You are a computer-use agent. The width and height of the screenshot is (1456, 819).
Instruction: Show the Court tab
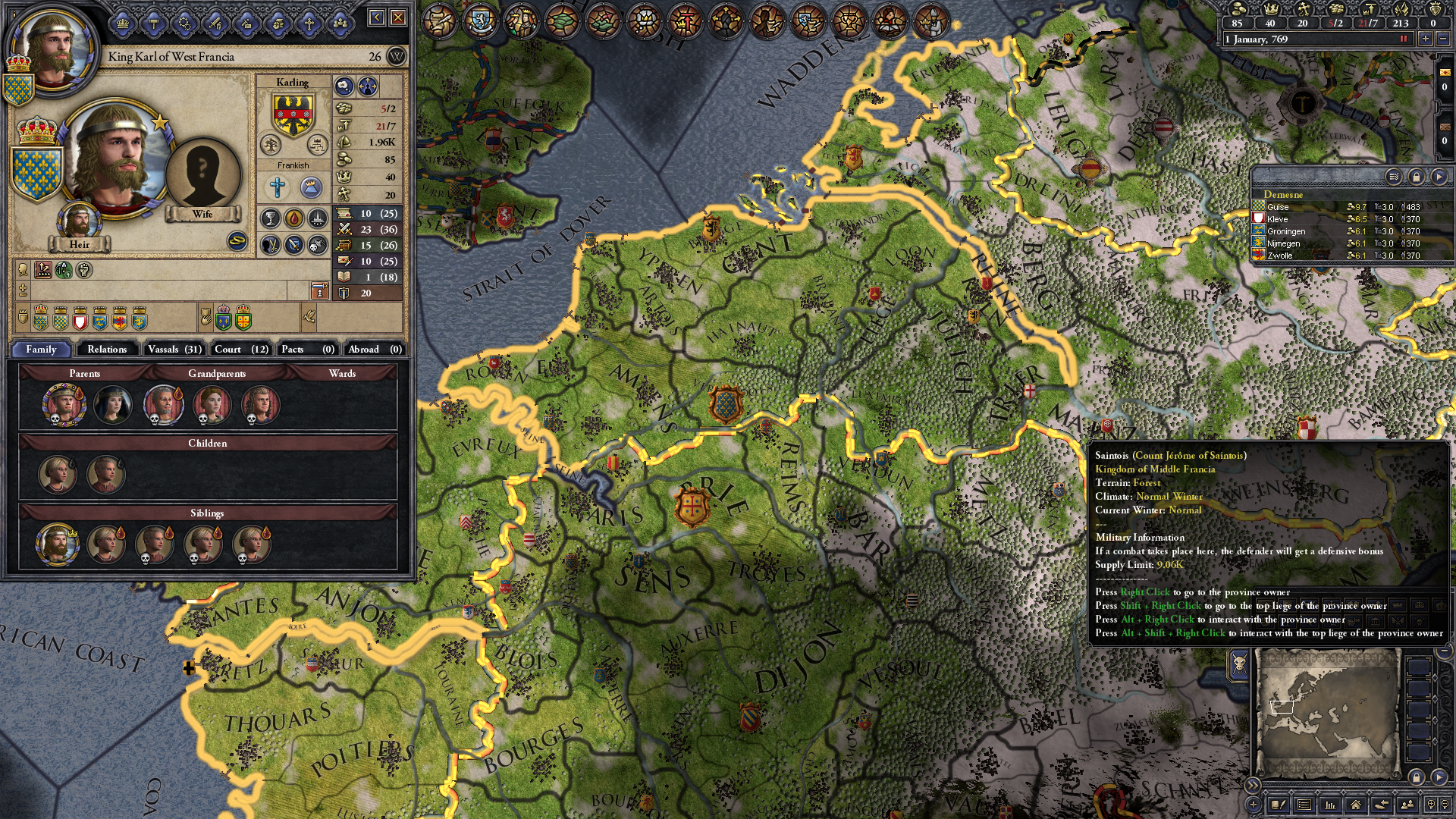pos(241,349)
